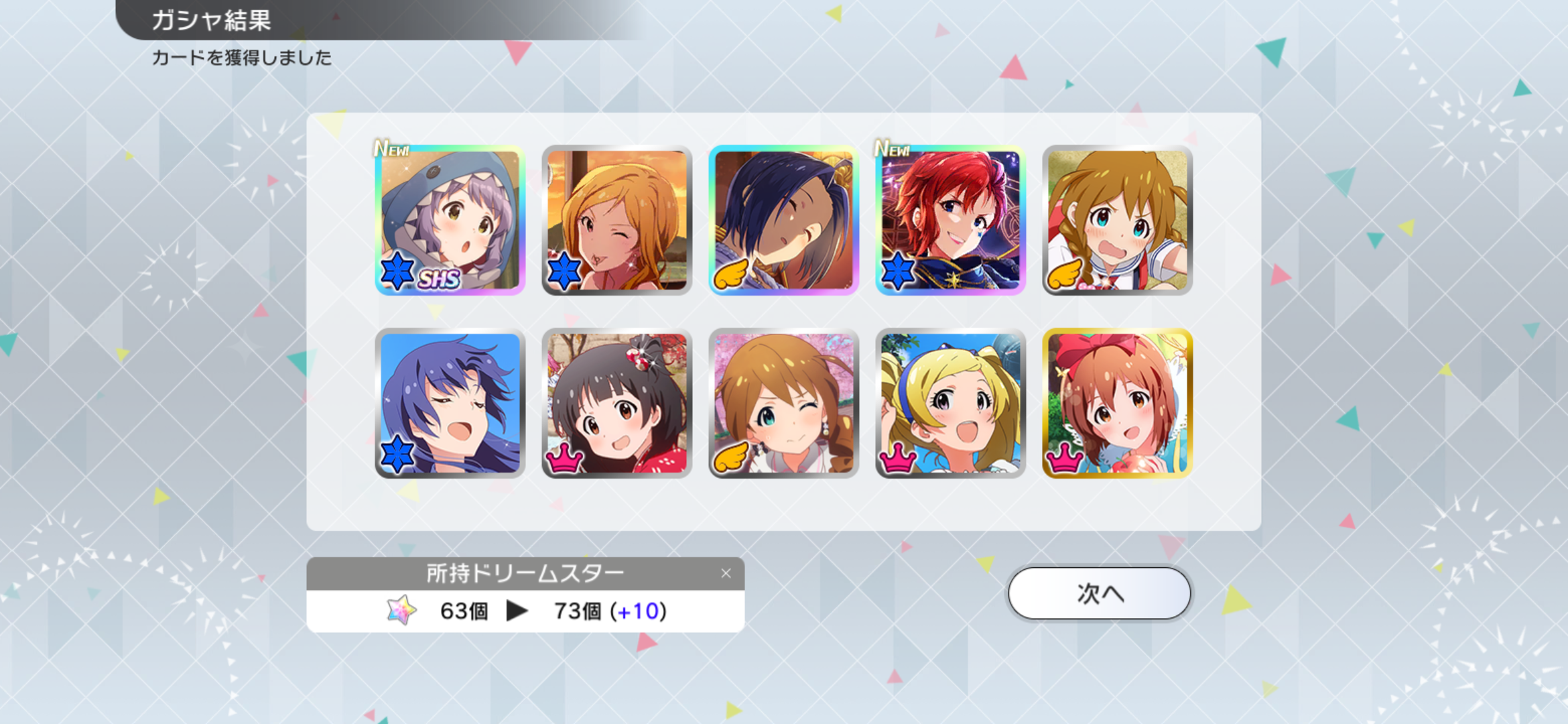Open the winking orange-haired girl sunset card
1568x724 pixels.
click(x=616, y=220)
